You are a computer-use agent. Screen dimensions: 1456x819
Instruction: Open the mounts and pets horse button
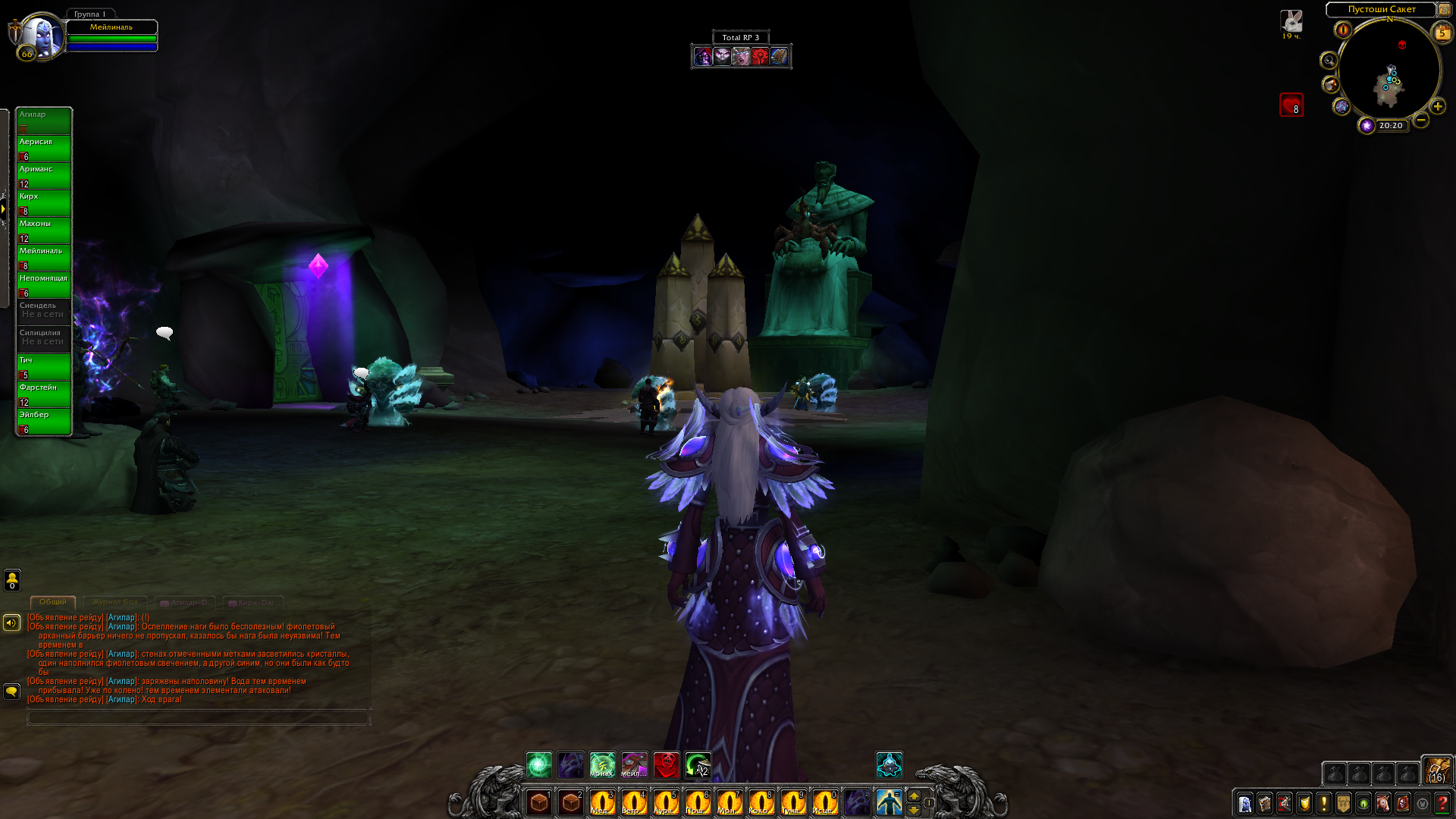[1383, 803]
